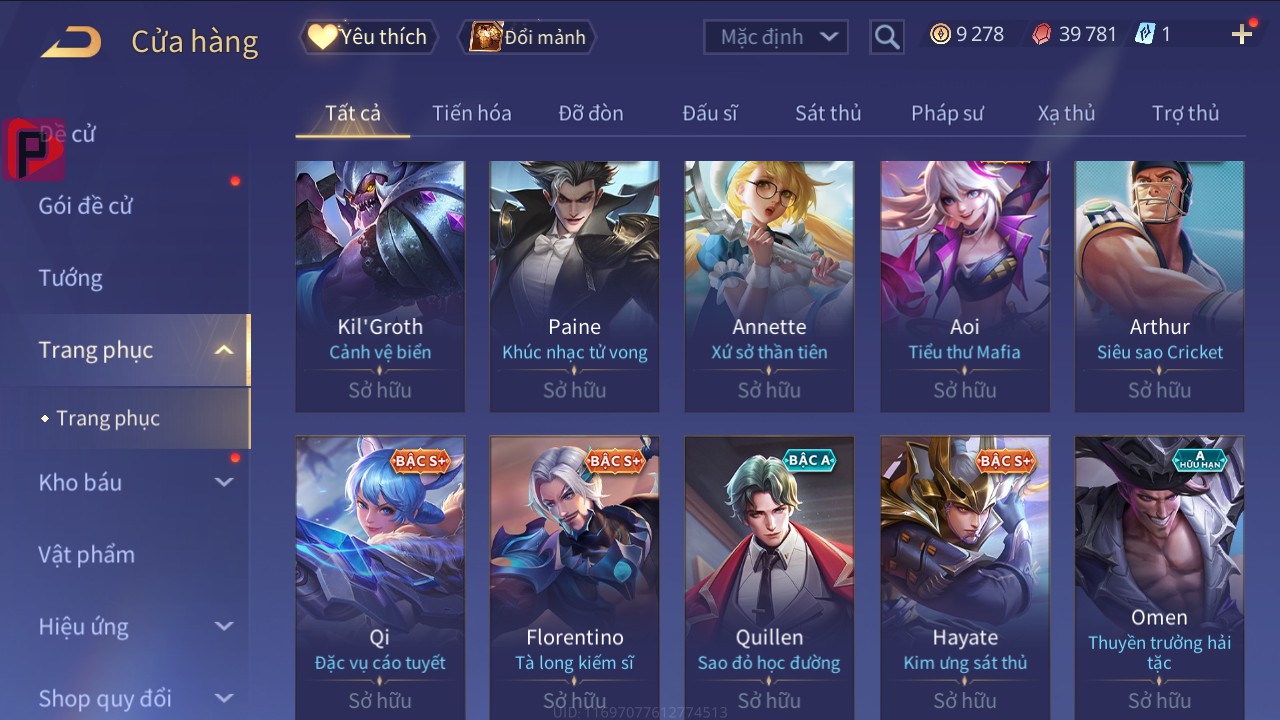Switch to the Đỡ đòn tab

pyautogui.click(x=590, y=113)
